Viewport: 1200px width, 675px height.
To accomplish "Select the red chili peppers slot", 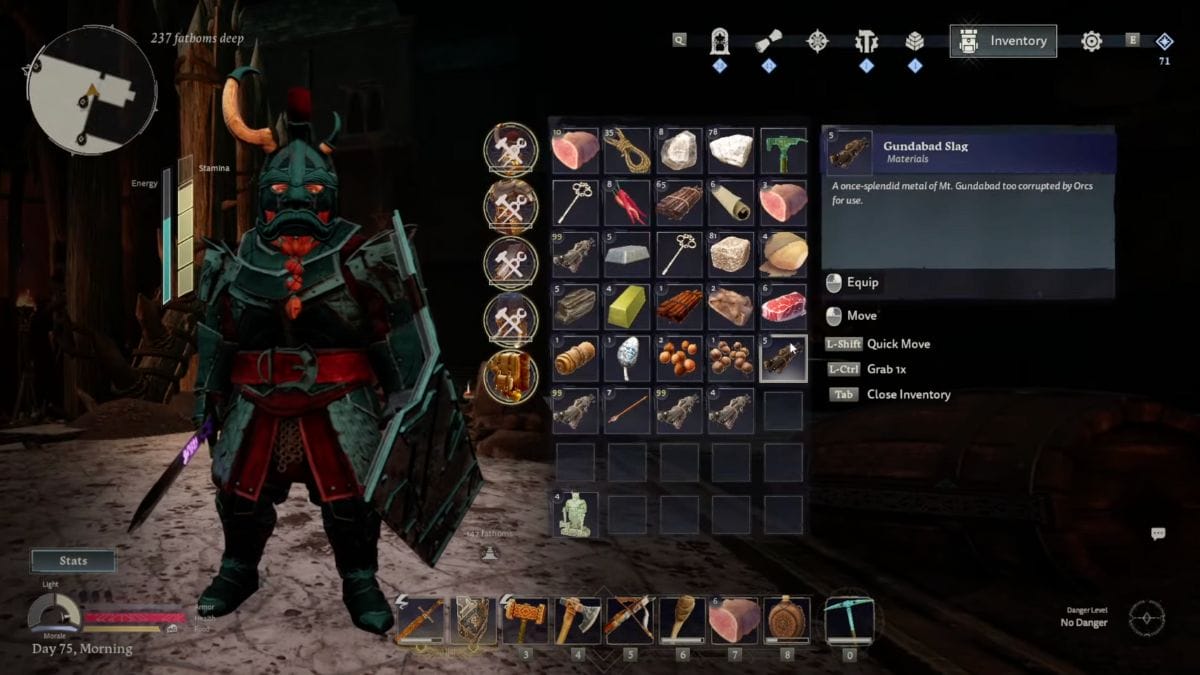I will (627, 202).
